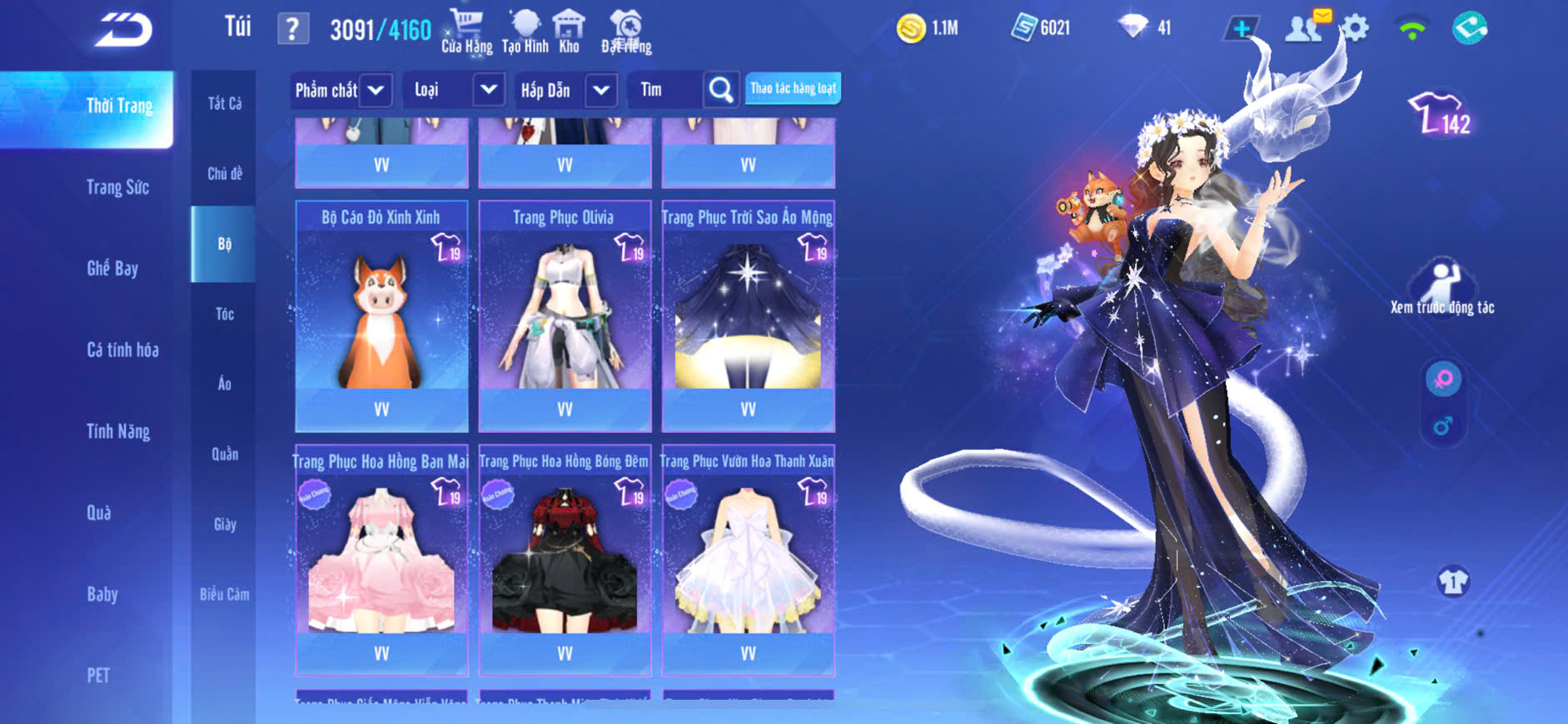Select the Tóc sub-category
The width and height of the screenshot is (1568, 724).
click(224, 314)
